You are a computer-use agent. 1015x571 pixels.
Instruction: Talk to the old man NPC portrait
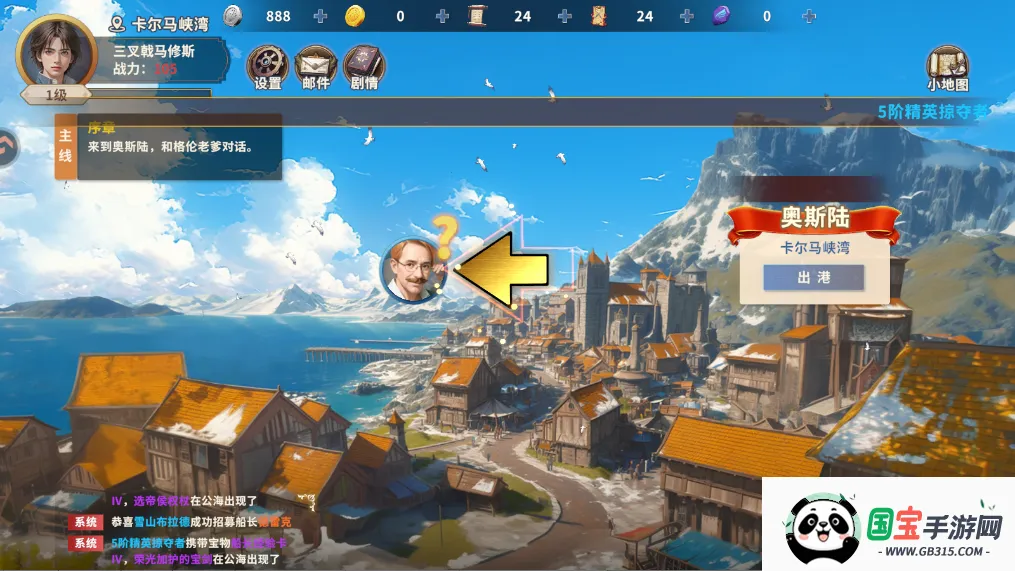tap(411, 270)
